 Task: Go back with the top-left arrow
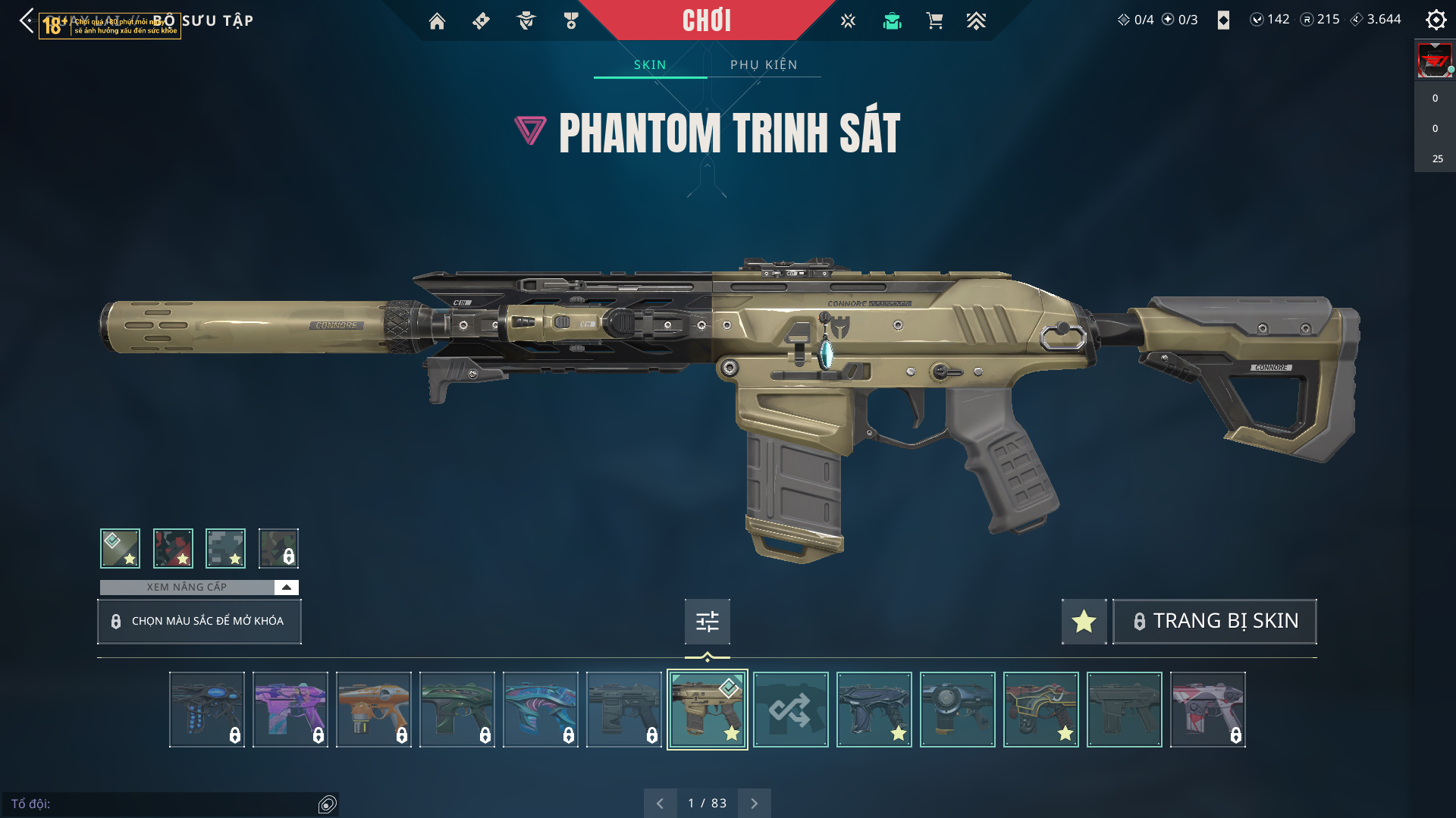(x=27, y=20)
